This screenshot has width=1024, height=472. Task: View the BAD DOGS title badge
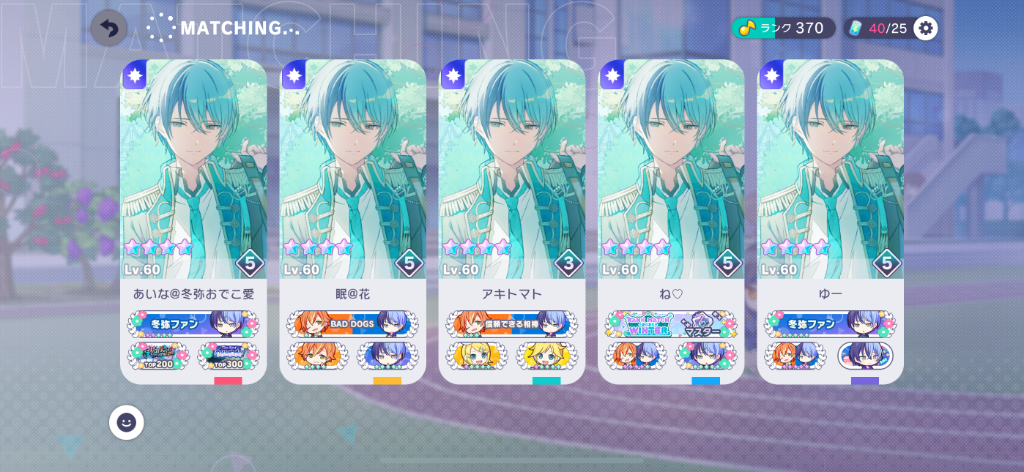352,323
